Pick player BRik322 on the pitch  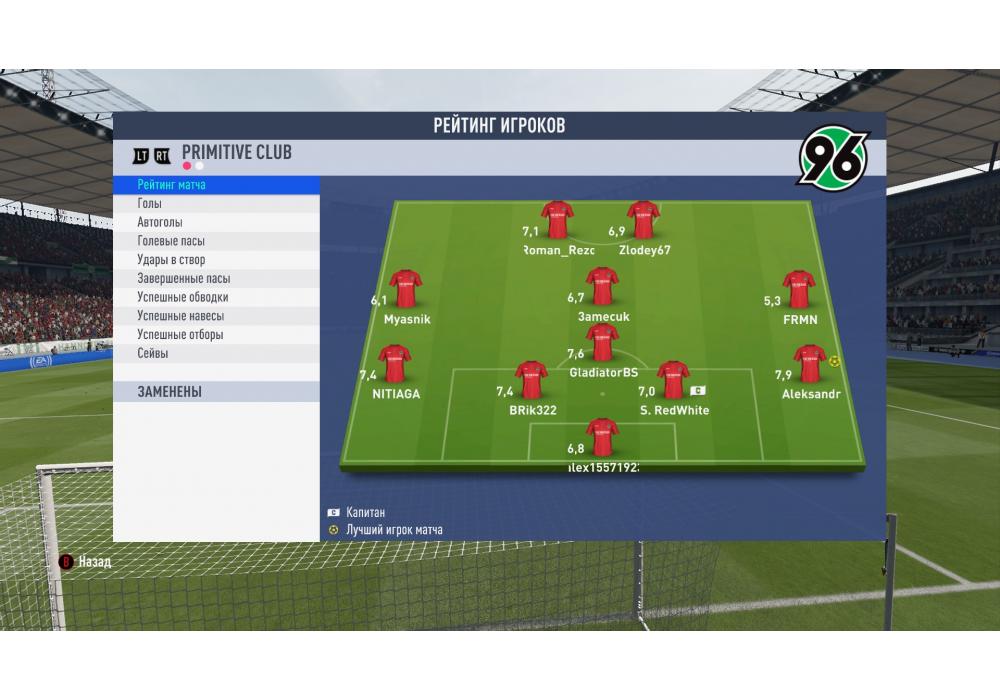point(533,381)
